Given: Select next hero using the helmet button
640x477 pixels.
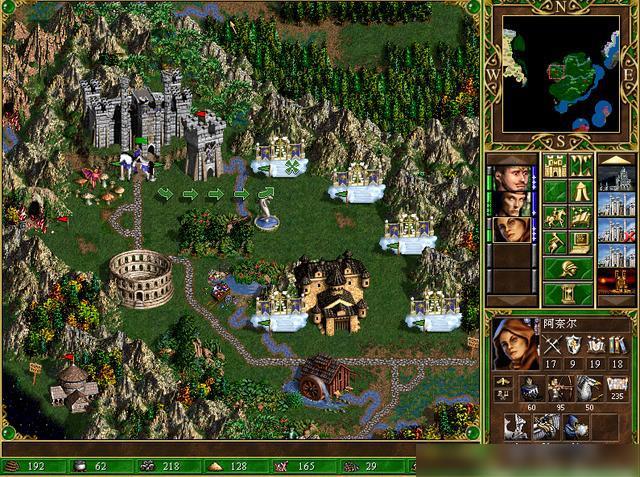Looking at the screenshot, I should coord(567,268).
